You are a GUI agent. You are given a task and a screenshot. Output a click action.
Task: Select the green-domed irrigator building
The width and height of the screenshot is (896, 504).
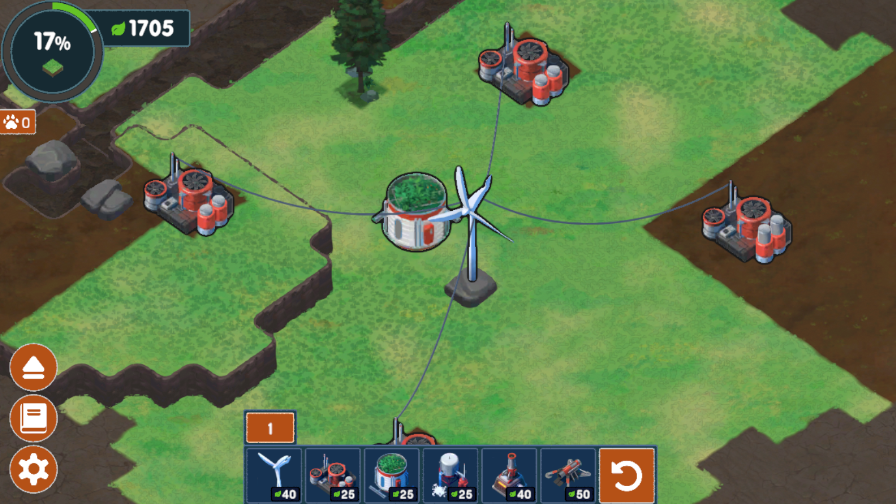point(392,475)
